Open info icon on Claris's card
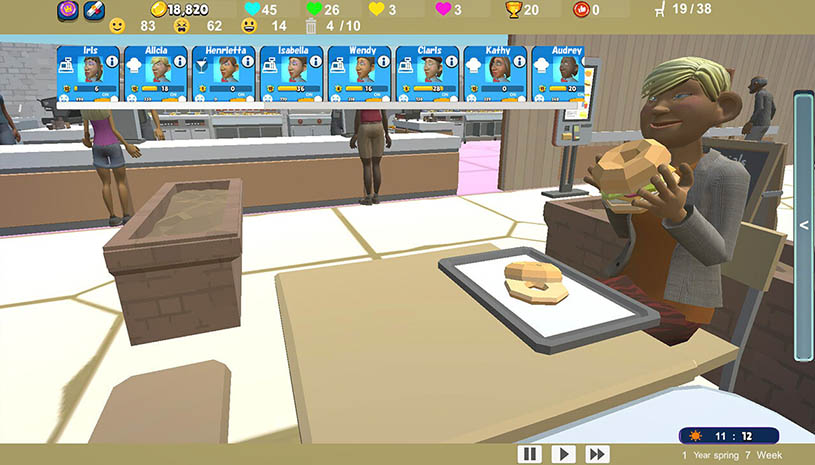Image resolution: width=815 pixels, height=465 pixels. (452, 62)
